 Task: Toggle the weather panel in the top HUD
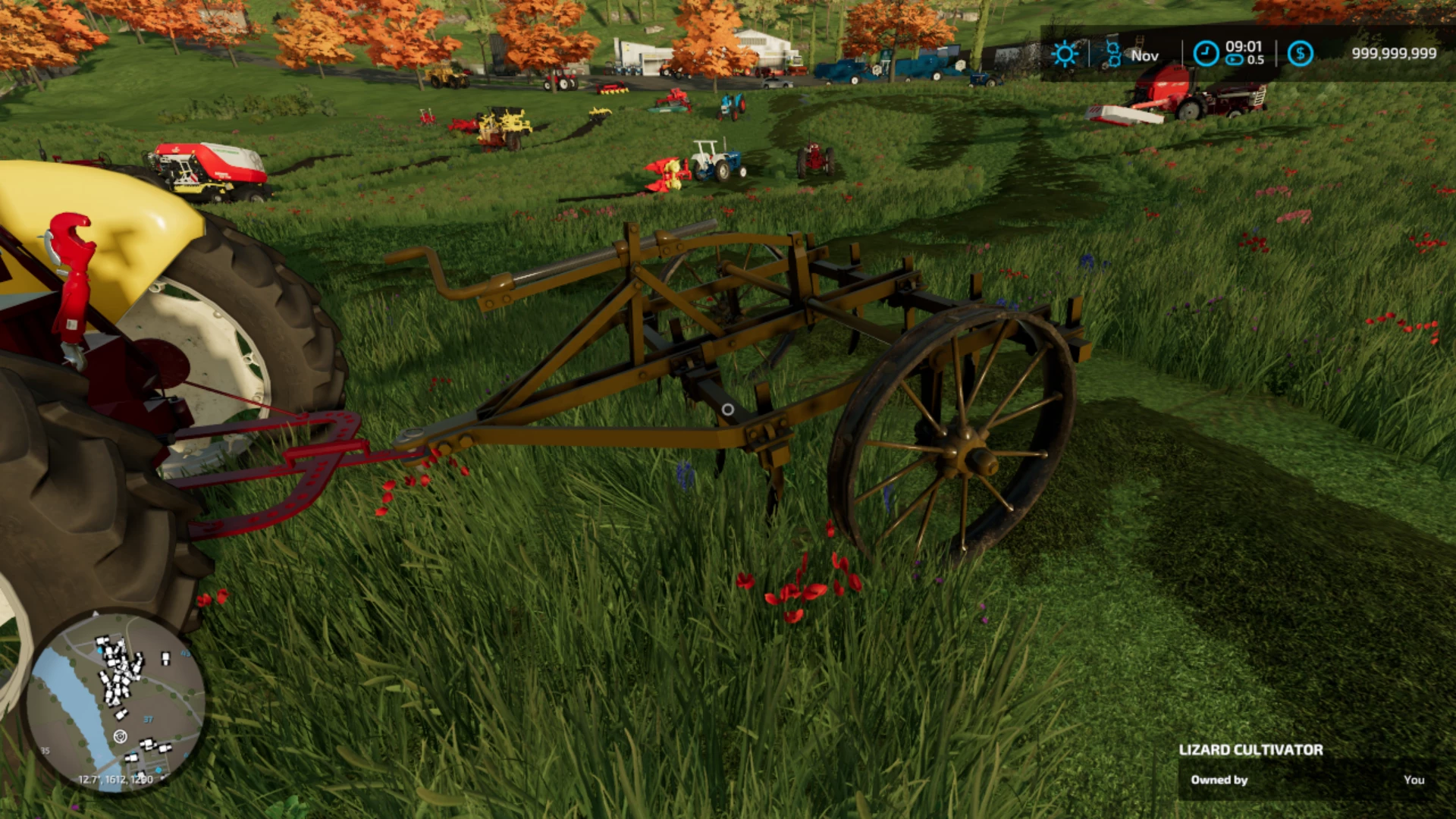click(1088, 53)
